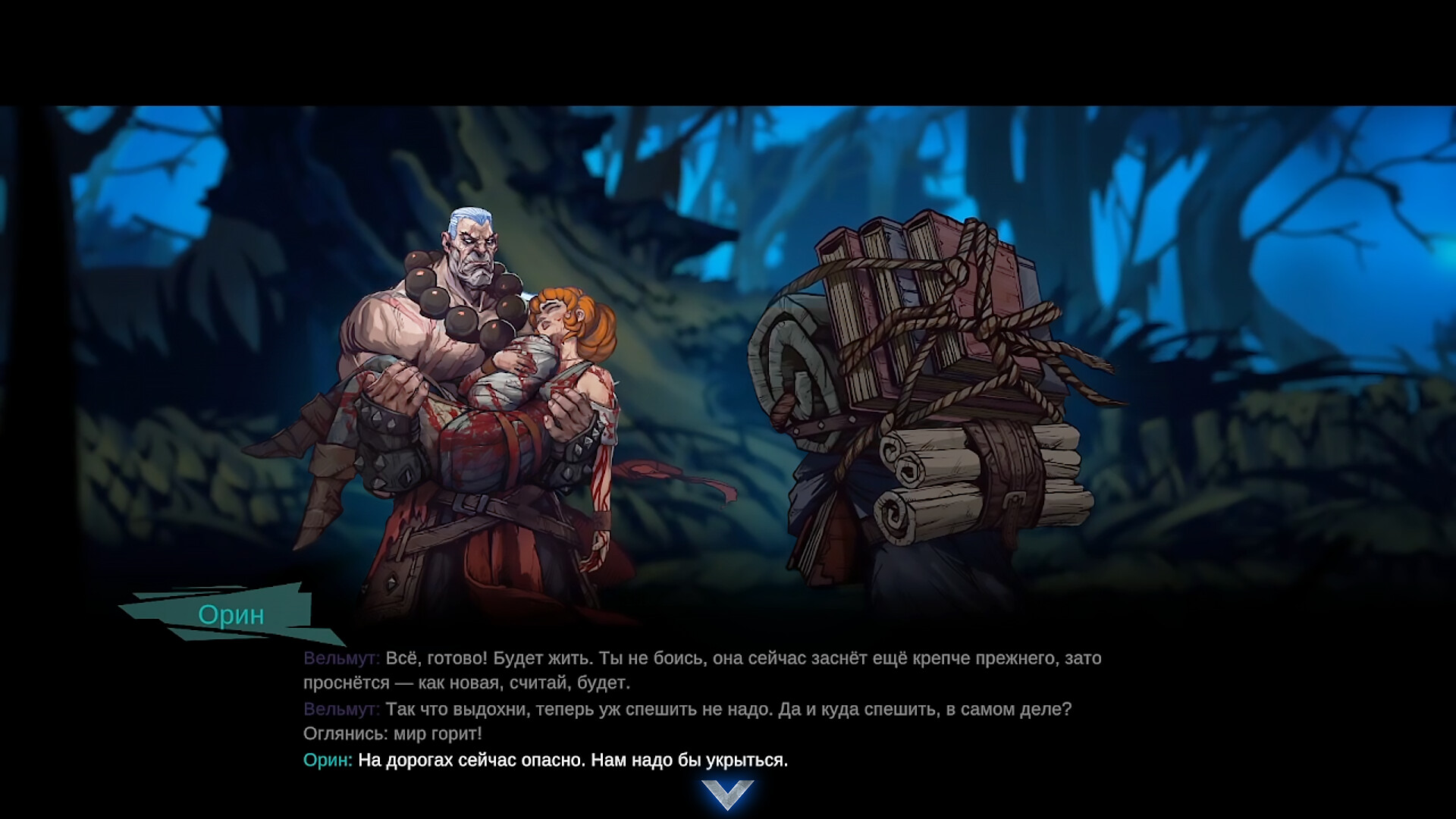Click Орин's highlighted dialogue line
The image size is (1456, 819).
click(546, 758)
